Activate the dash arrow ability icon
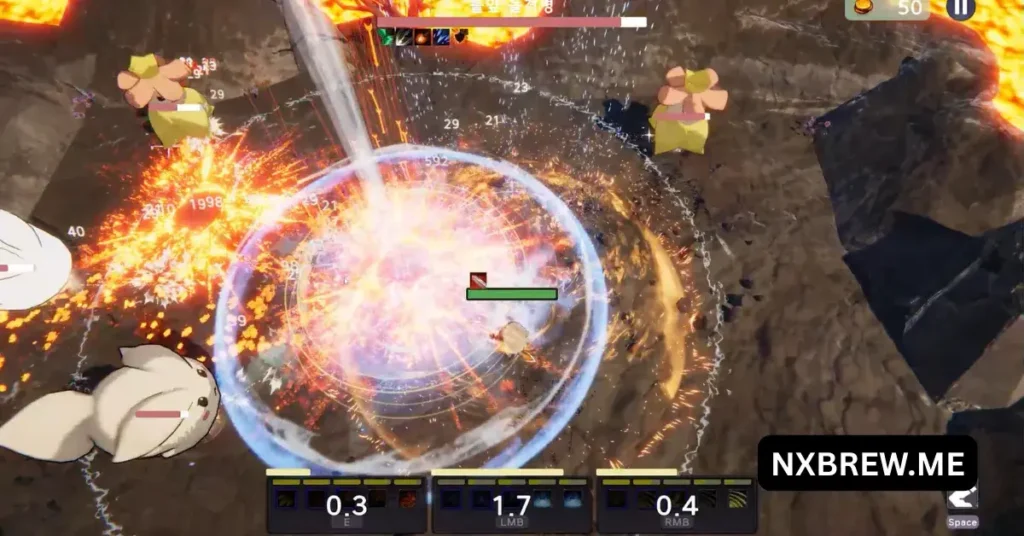This screenshot has width=1024, height=536. [963, 498]
